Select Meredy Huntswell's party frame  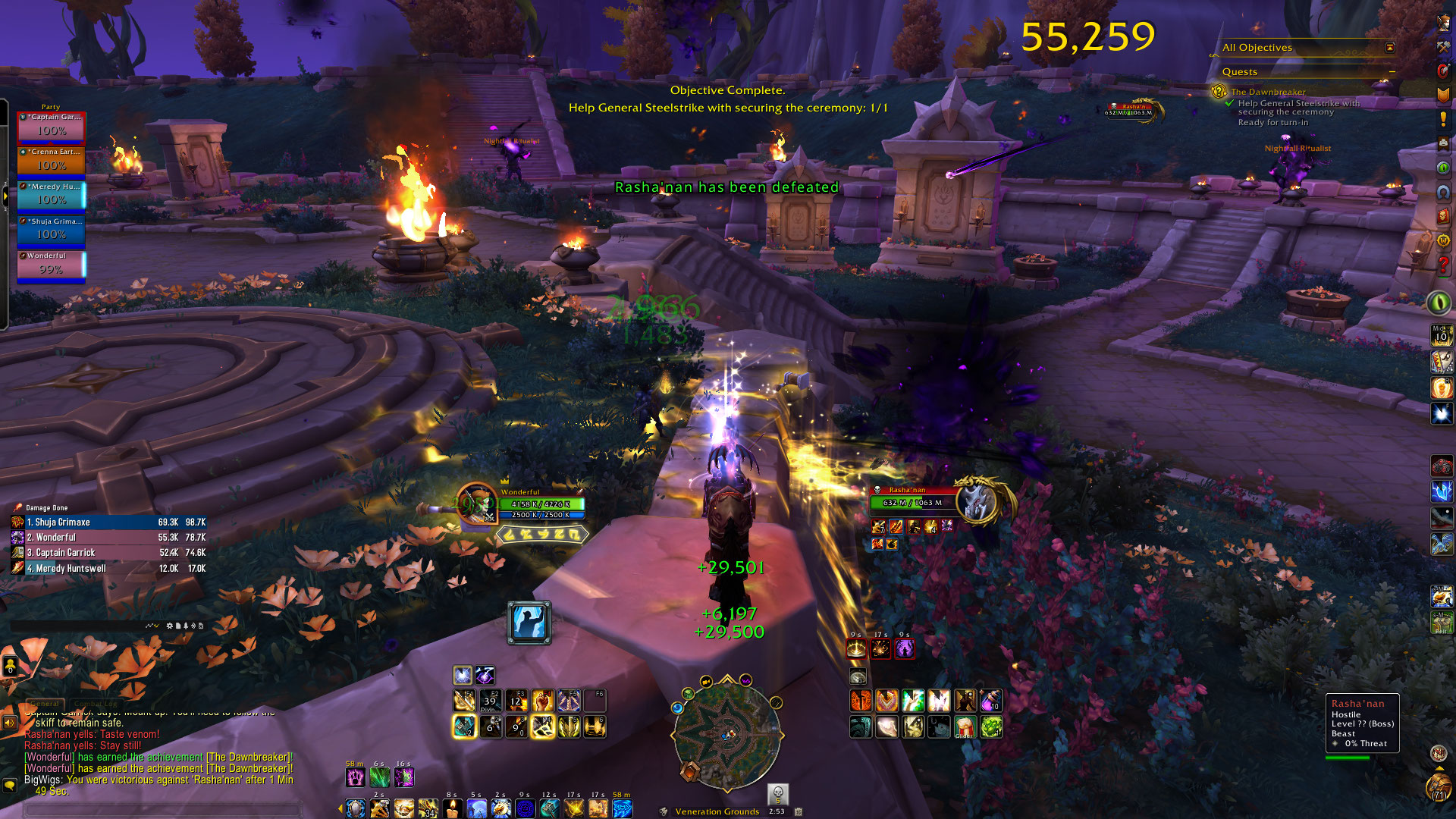click(x=52, y=196)
